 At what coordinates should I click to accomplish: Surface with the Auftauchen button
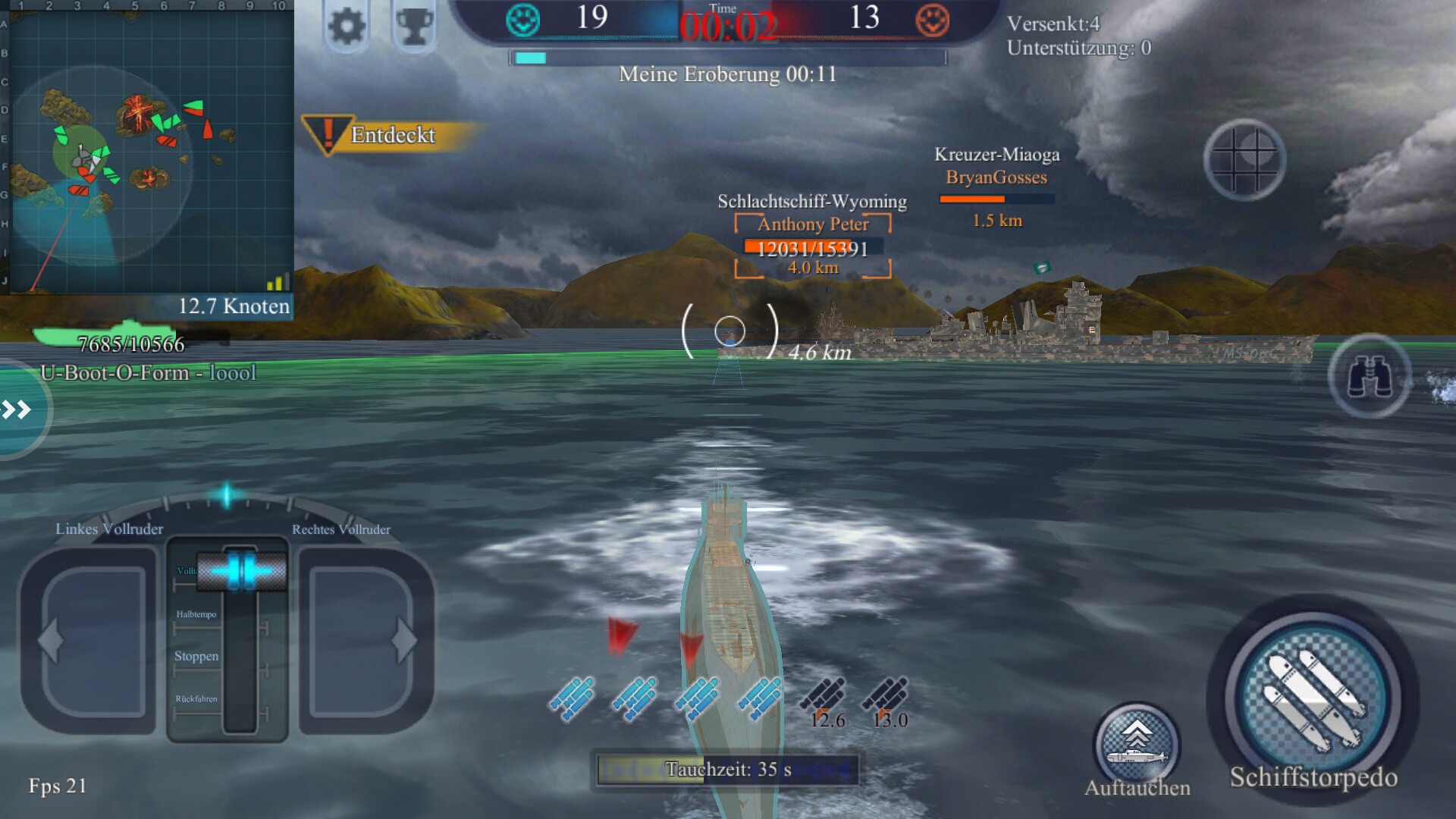pyautogui.click(x=1136, y=745)
